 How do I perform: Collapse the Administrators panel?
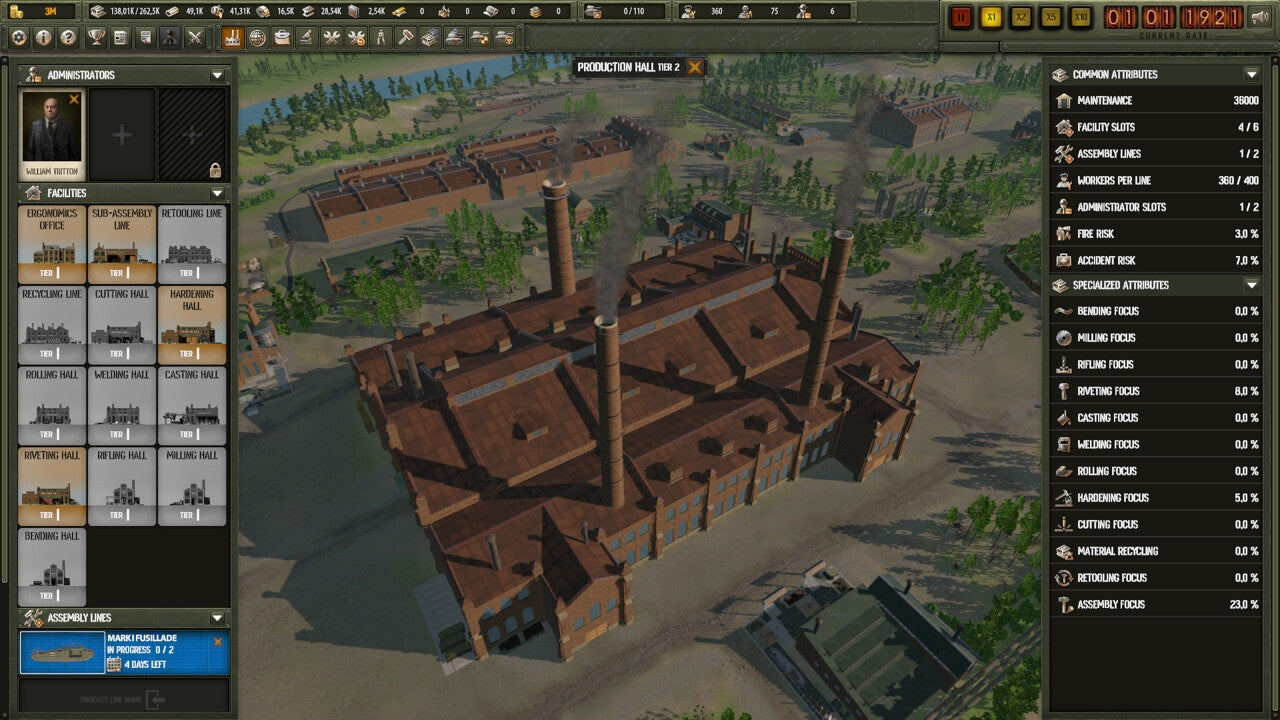(214, 74)
